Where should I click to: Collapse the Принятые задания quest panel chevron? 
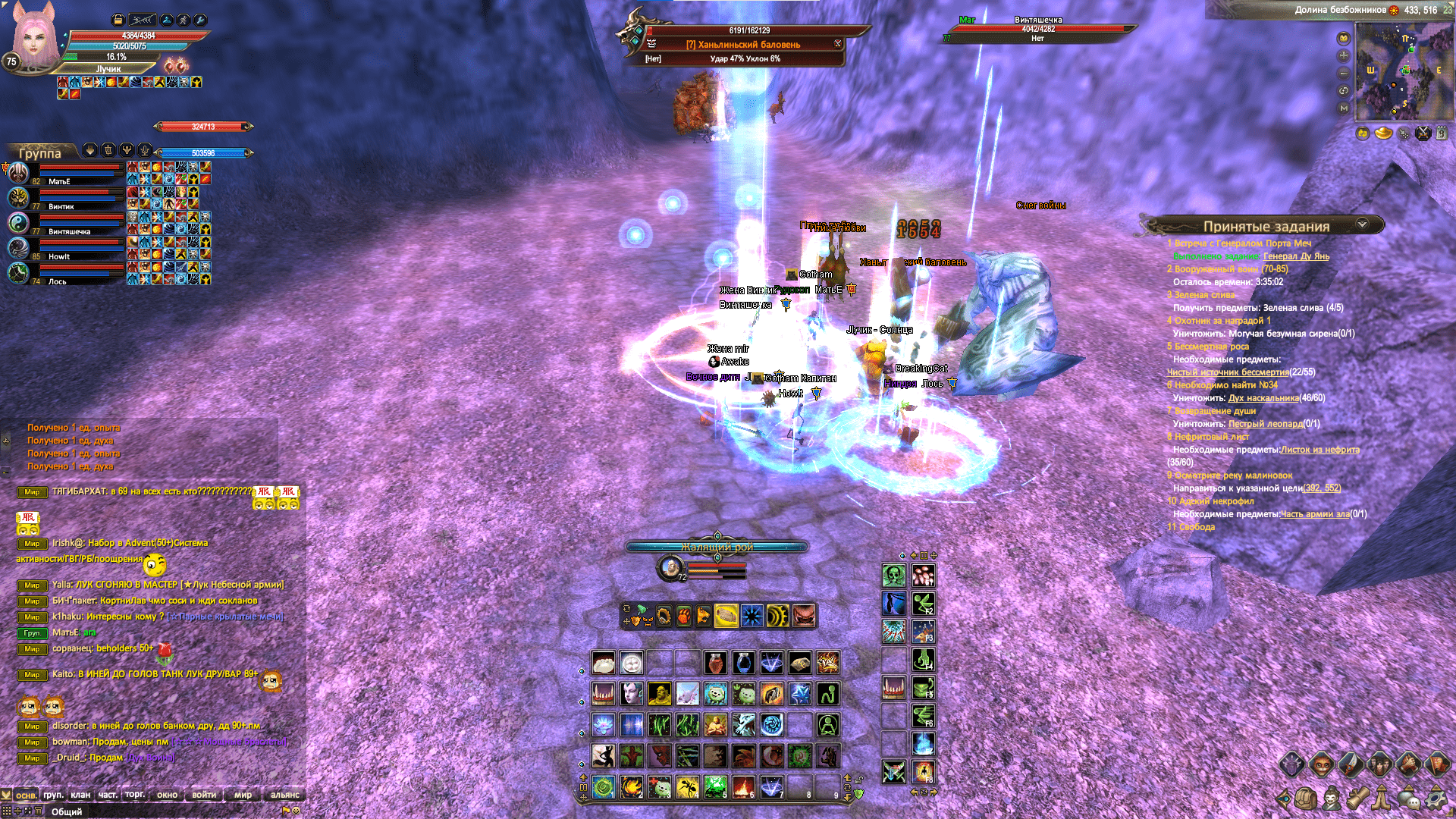click(x=1363, y=224)
